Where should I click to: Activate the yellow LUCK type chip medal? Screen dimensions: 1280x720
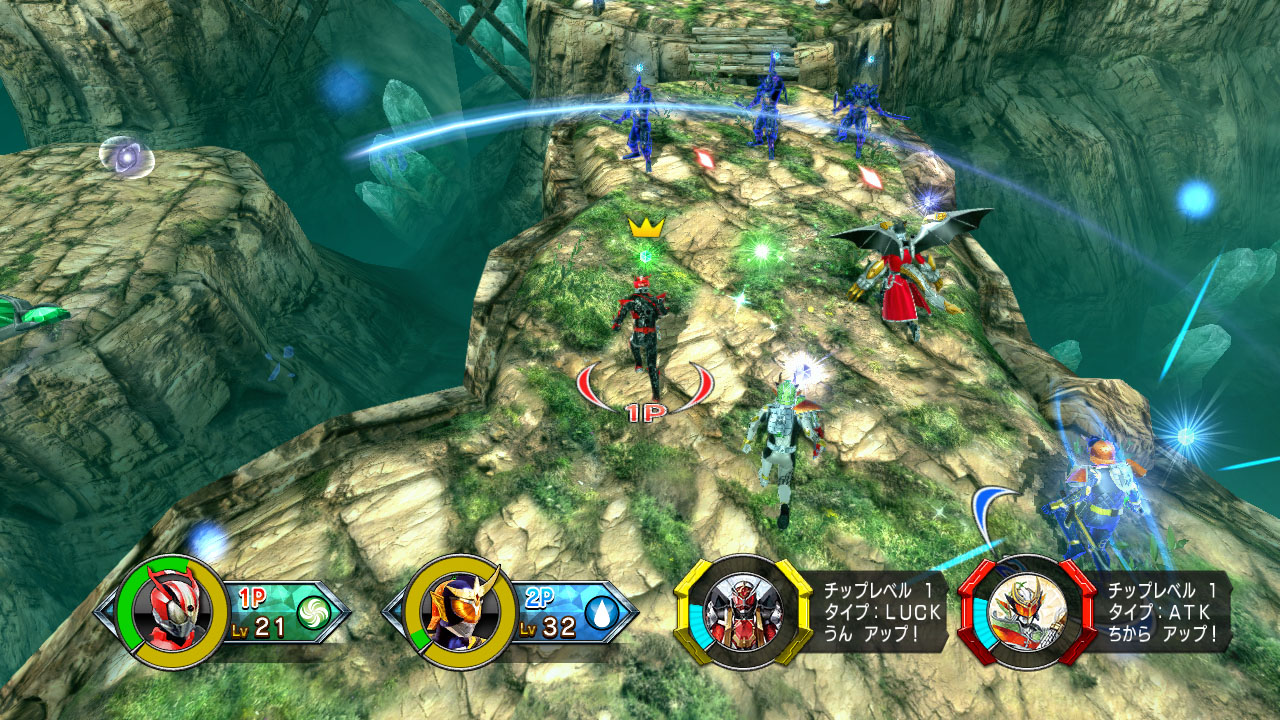click(743, 609)
